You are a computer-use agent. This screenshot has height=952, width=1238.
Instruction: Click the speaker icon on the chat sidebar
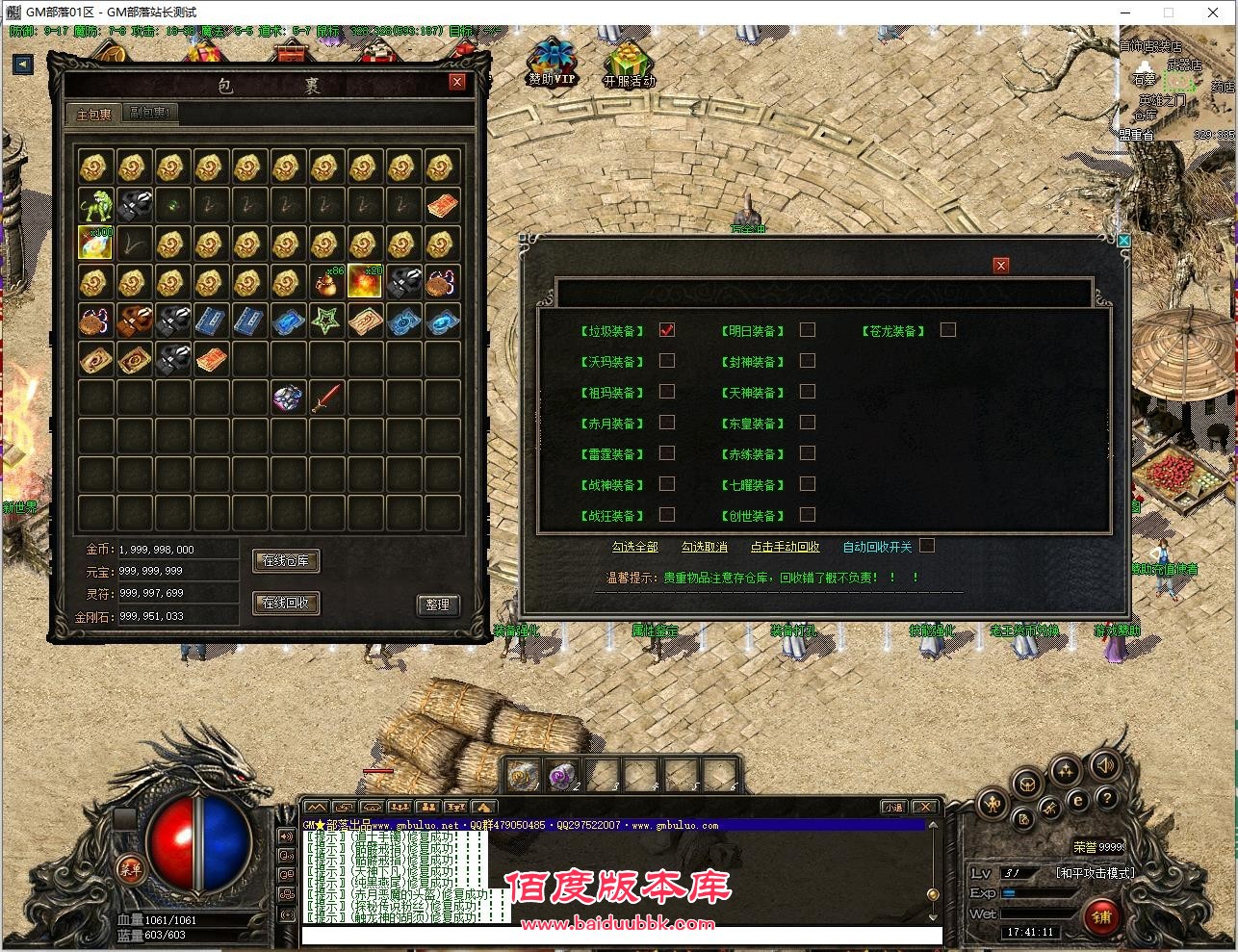point(285,836)
